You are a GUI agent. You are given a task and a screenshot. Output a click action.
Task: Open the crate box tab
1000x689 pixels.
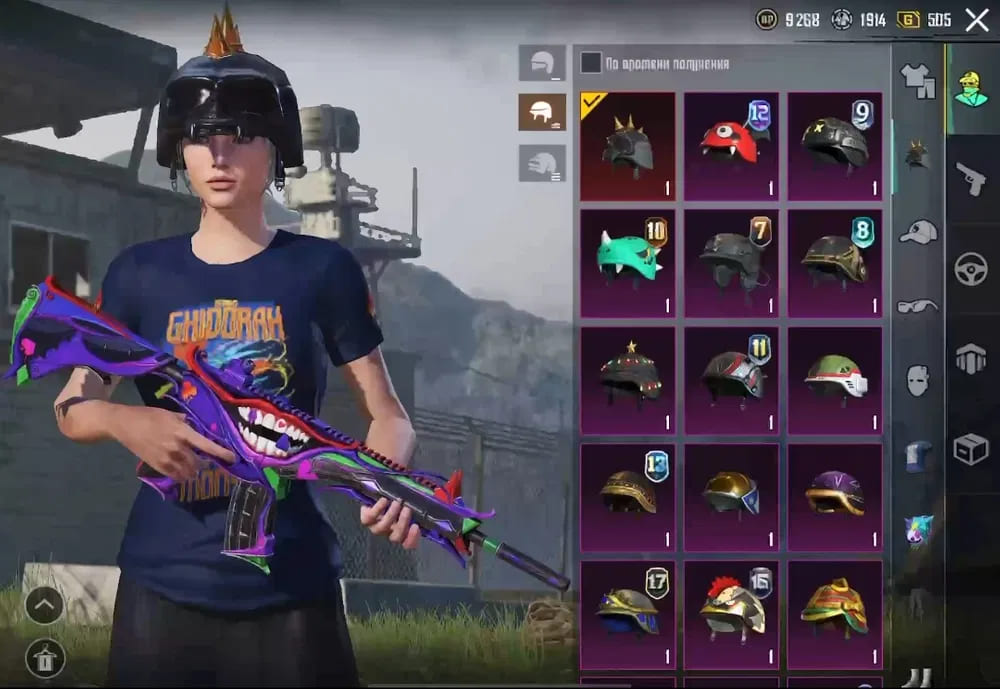point(971,449)
